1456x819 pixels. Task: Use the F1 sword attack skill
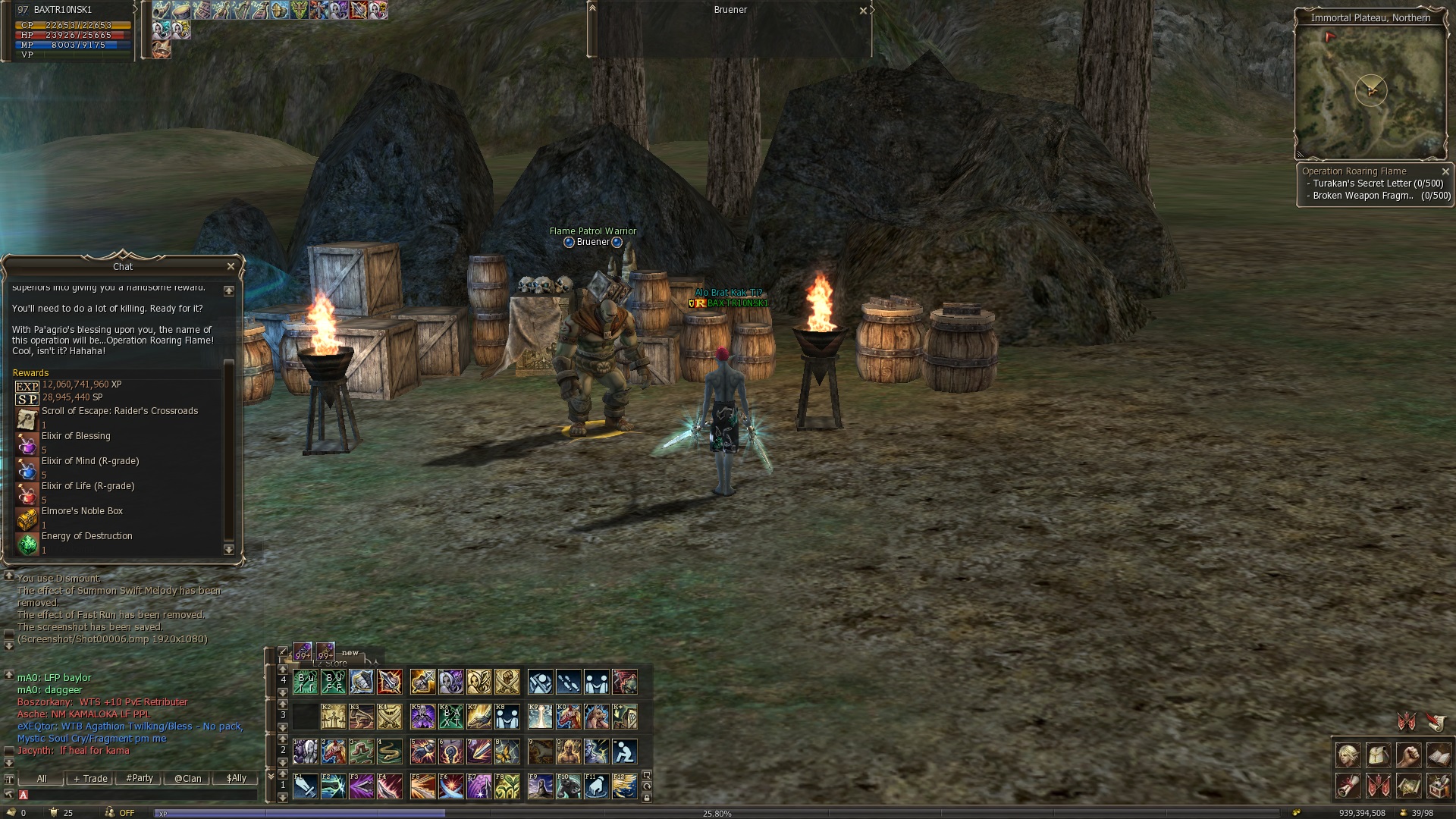tap(306, 786)
